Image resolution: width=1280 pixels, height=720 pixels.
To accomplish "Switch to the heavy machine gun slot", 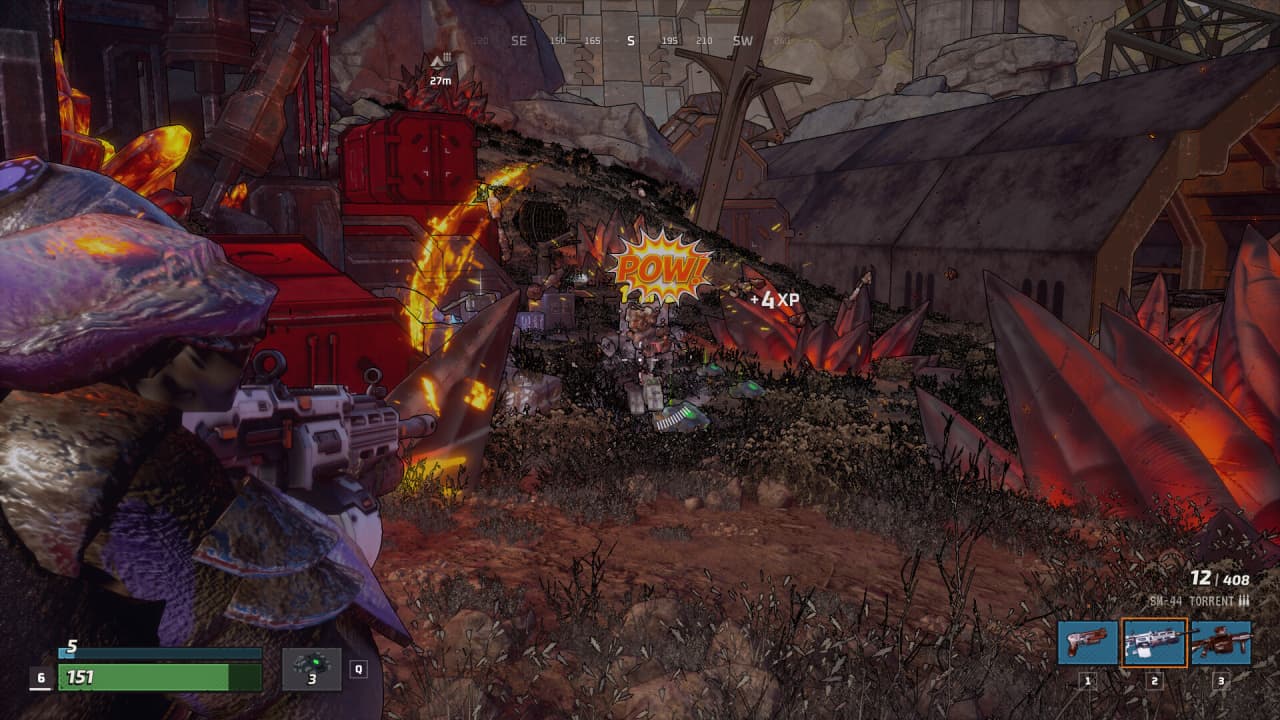I will coord(1221,642).
